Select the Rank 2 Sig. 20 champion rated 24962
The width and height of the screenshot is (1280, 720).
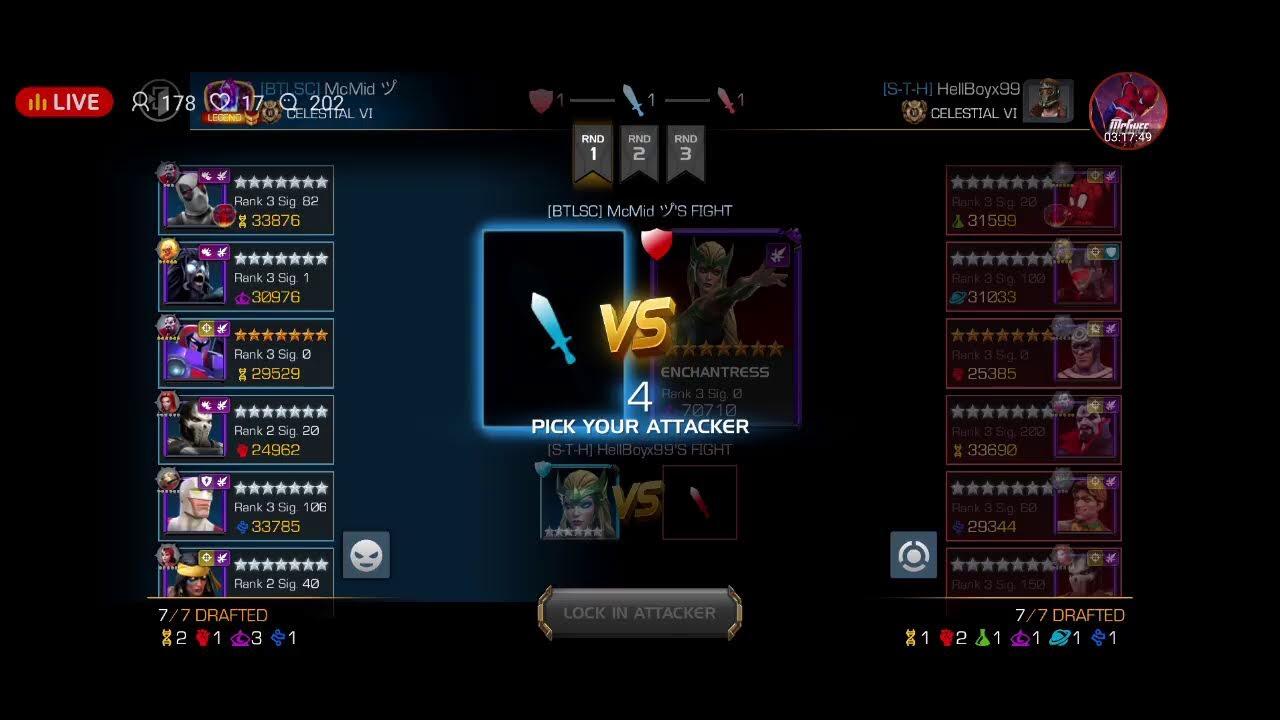pyautogui.click(x=246, y=430)
